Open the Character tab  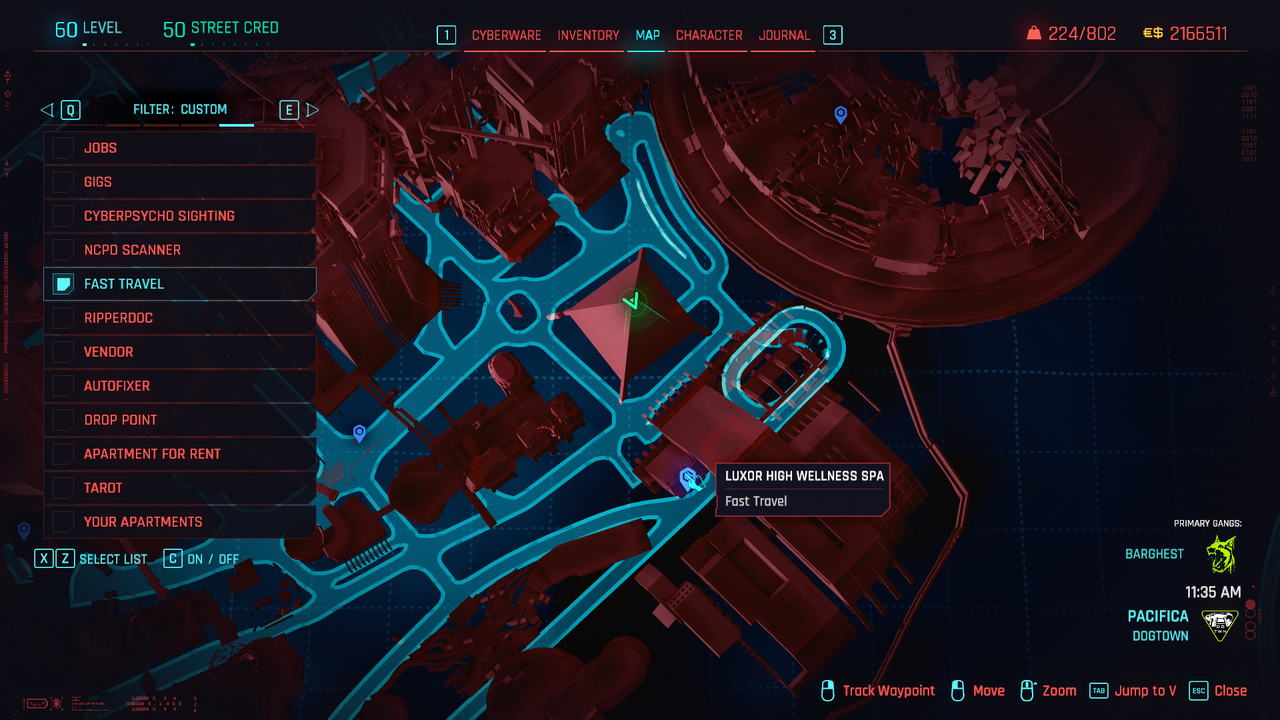pyautogui.click(x=709, y=35)
